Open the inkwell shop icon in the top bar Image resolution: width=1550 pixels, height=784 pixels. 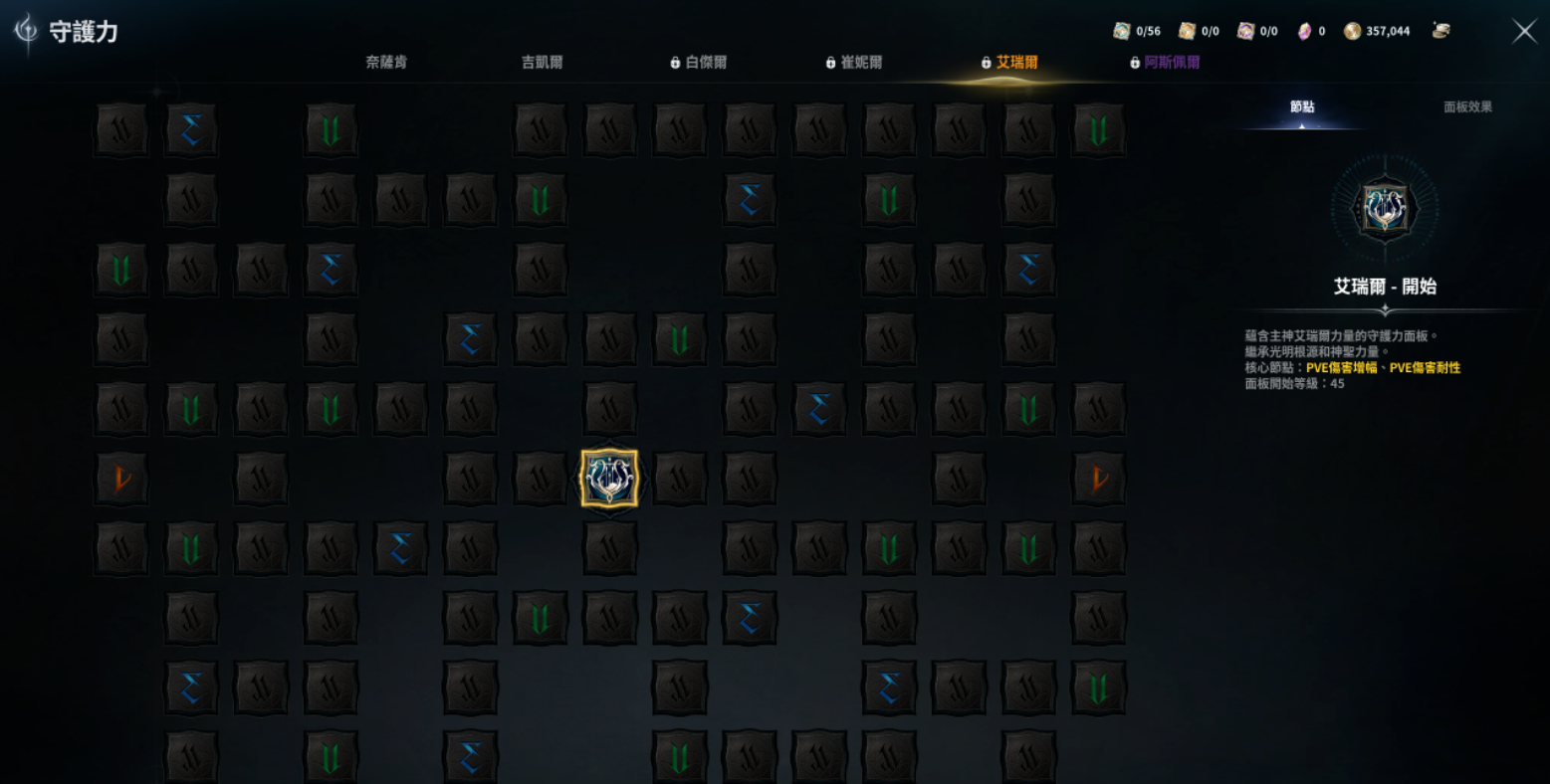coord(1443,30)
